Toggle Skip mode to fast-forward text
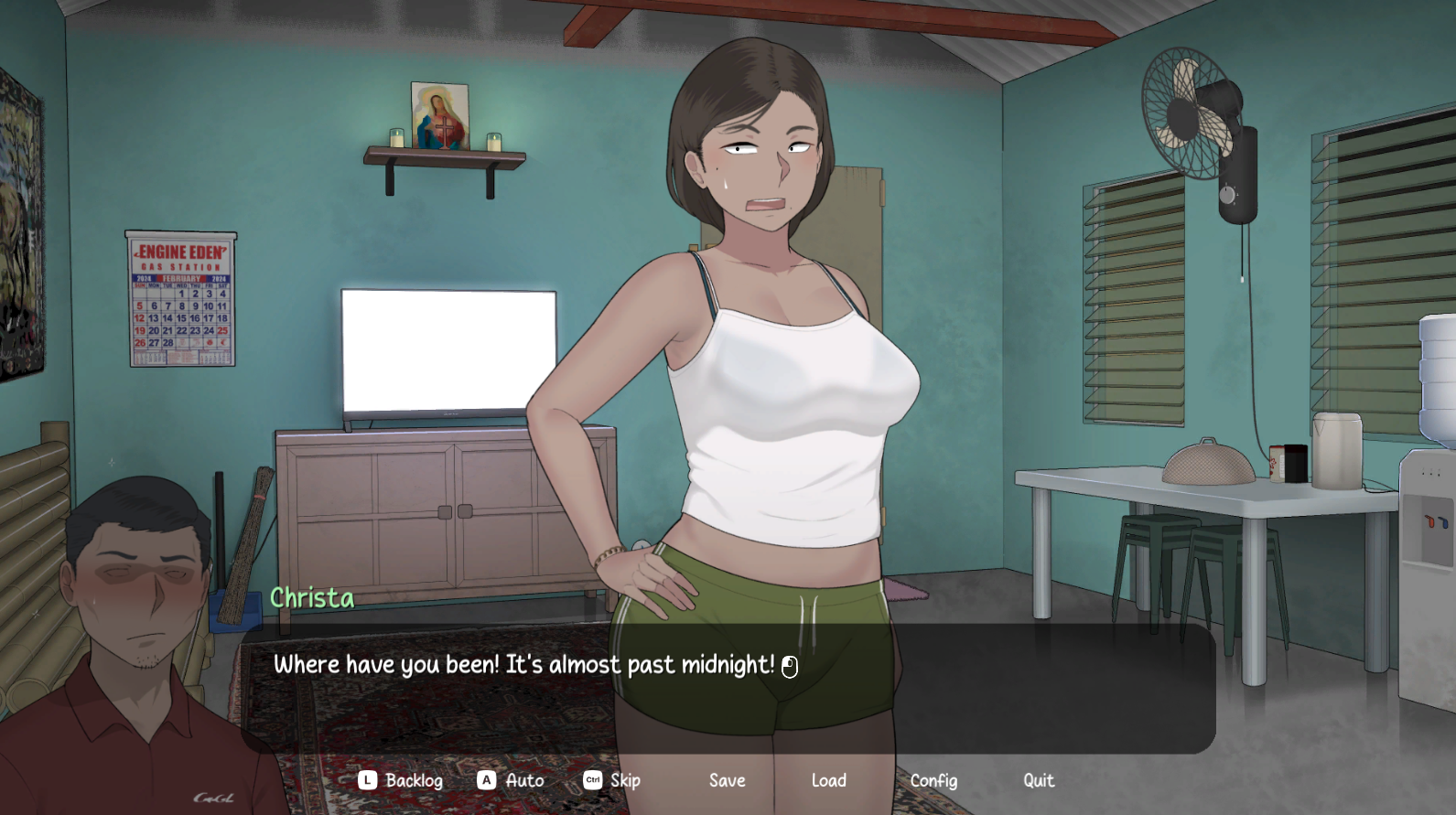This screenshot has width=1456, height=815. 626,780
